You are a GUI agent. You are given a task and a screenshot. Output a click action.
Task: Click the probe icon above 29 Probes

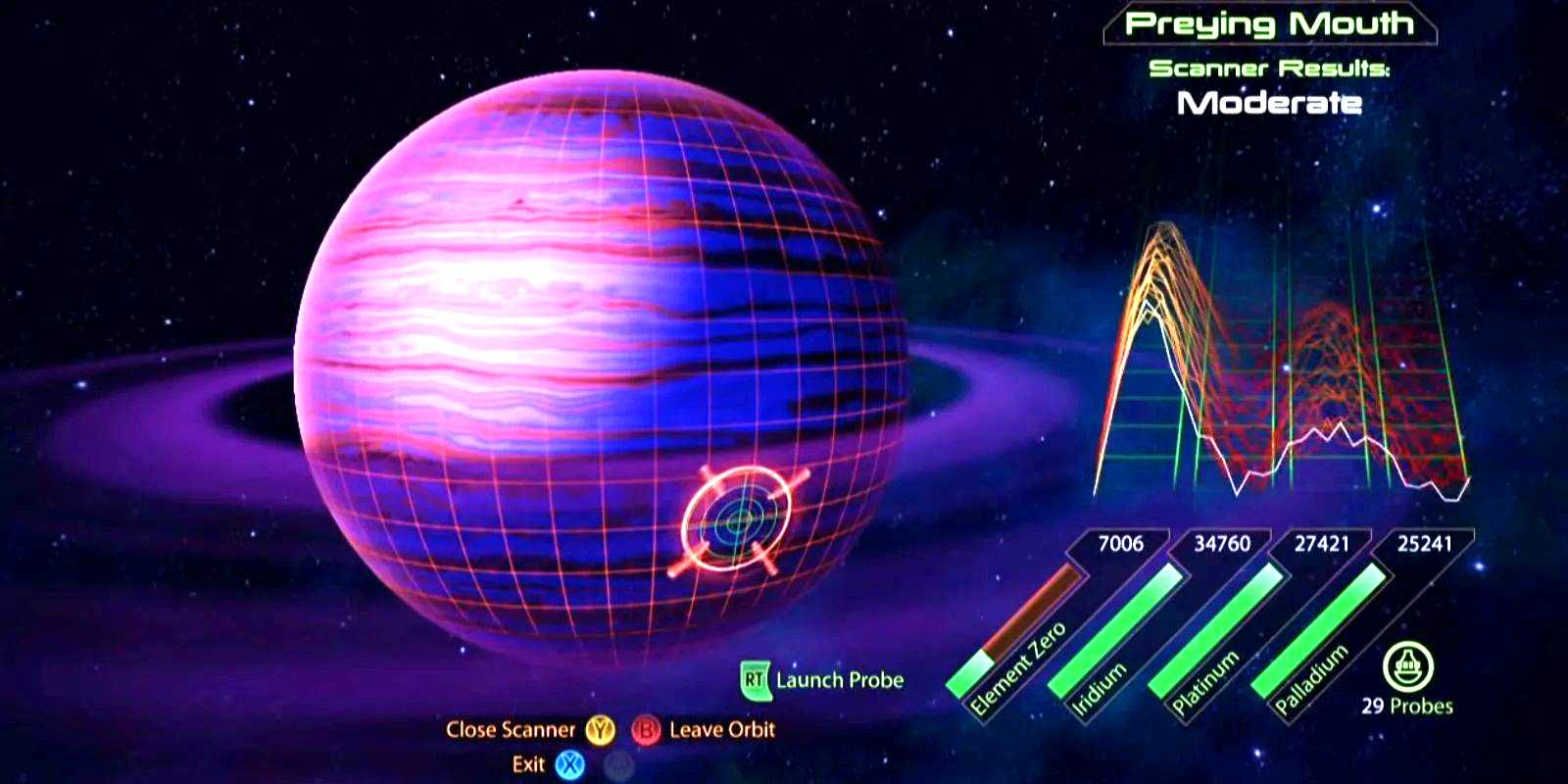[x=1407, y=667]
